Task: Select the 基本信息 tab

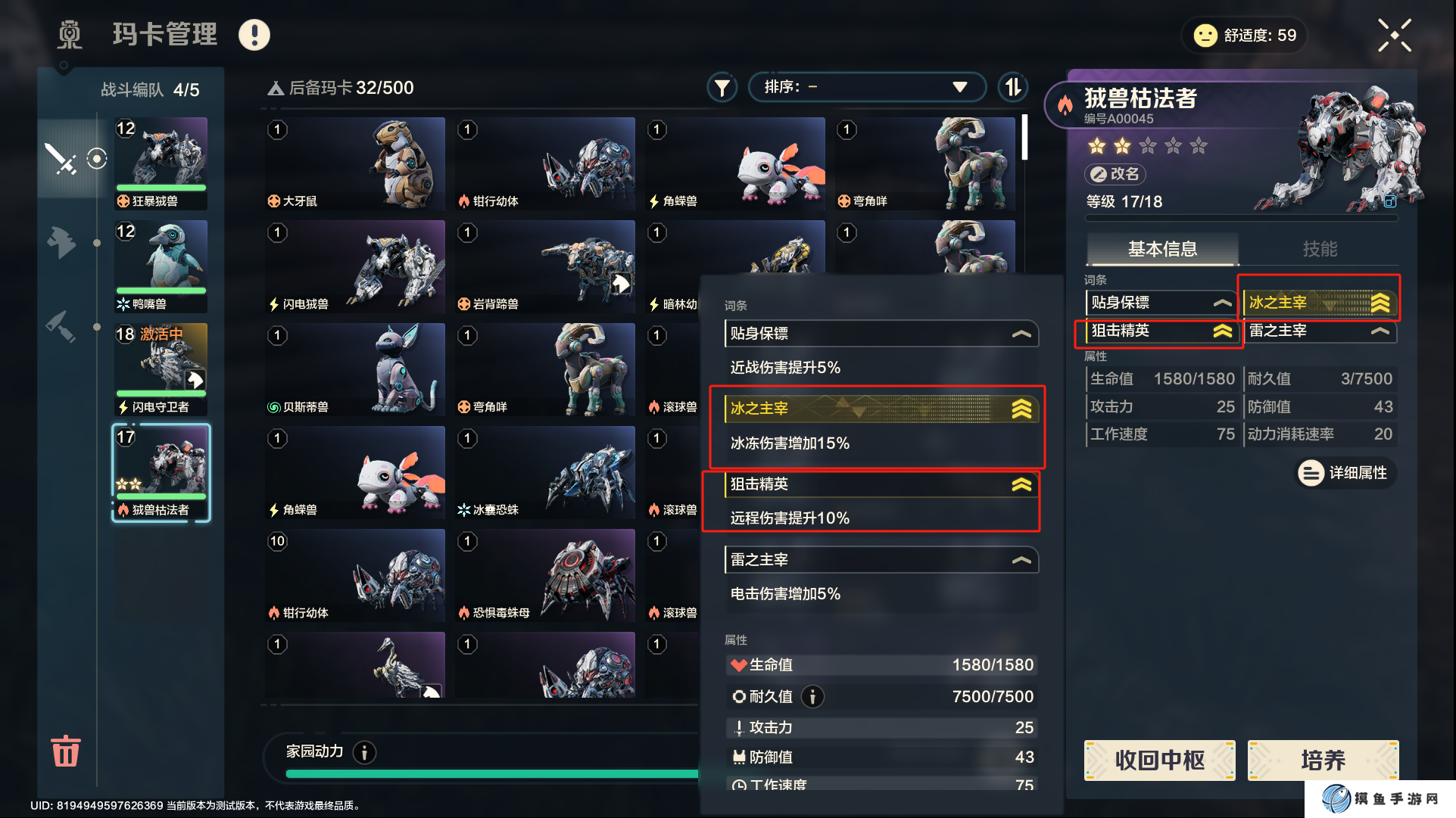Action: coord(1162,249)
